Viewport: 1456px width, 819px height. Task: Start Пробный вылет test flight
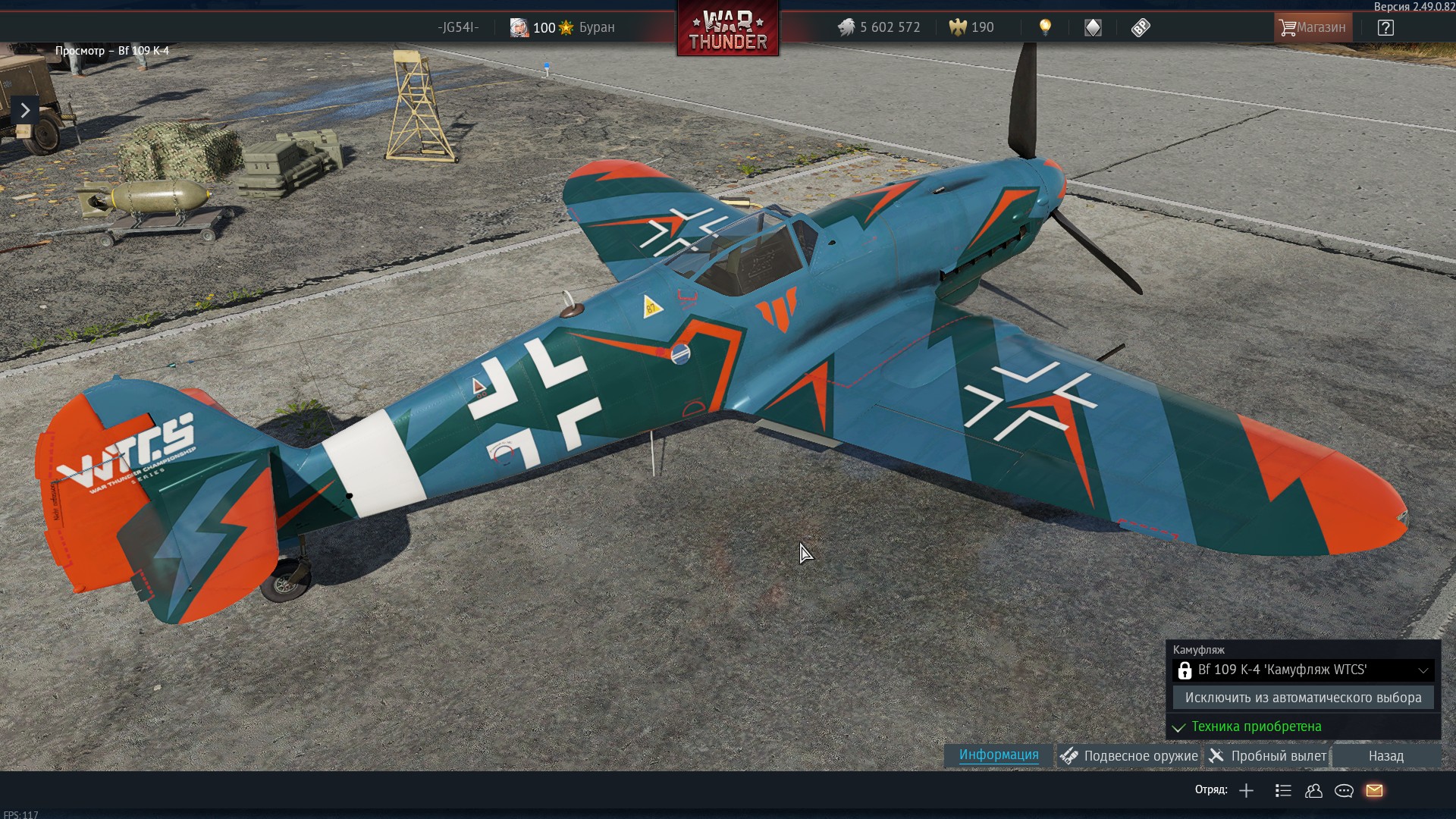[1268, 756]
